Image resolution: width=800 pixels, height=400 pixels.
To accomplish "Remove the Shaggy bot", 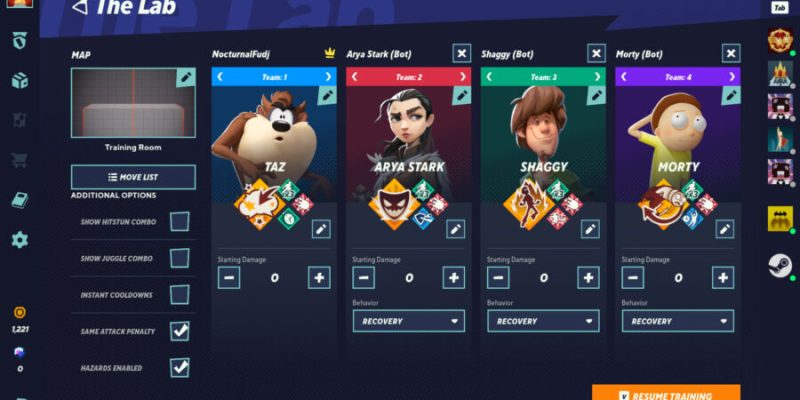I will click(596, 53).
